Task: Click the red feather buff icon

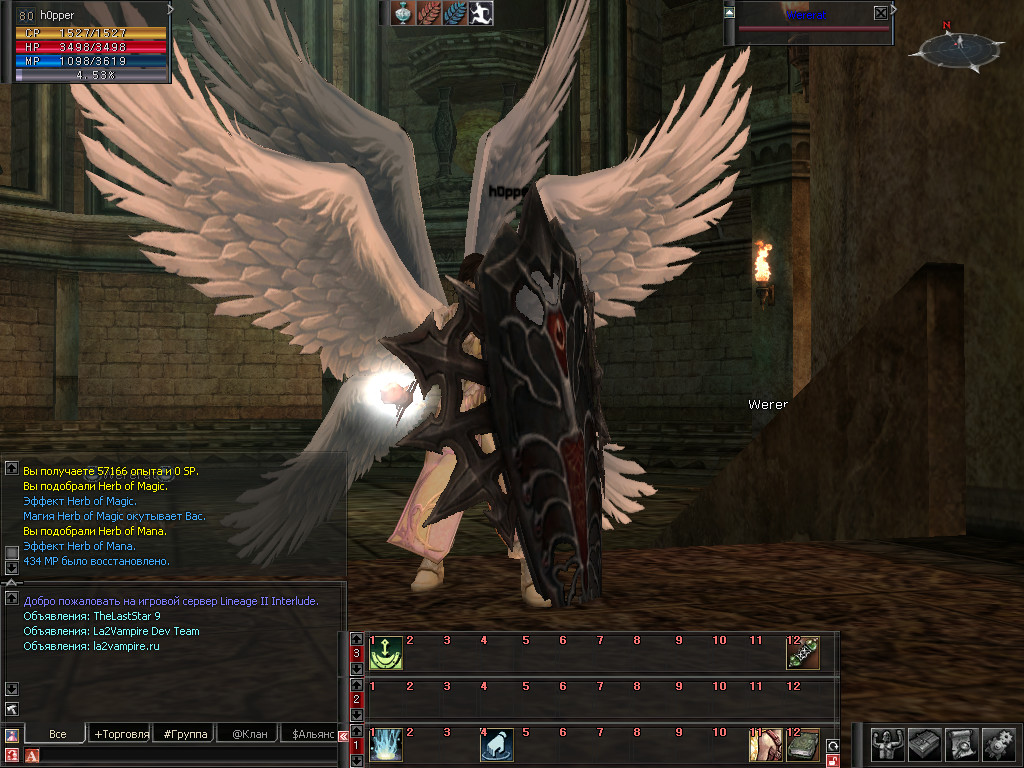Action: tap(430, 13)
